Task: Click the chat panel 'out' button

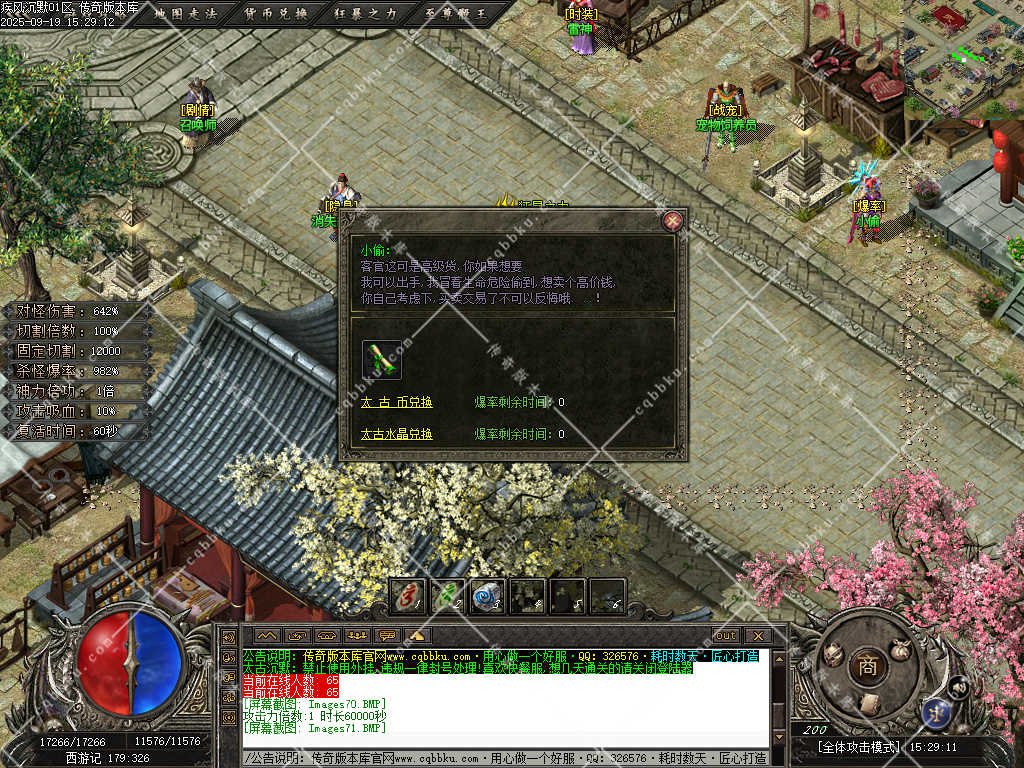Action: pyautogui.click(x=726, y=635)
